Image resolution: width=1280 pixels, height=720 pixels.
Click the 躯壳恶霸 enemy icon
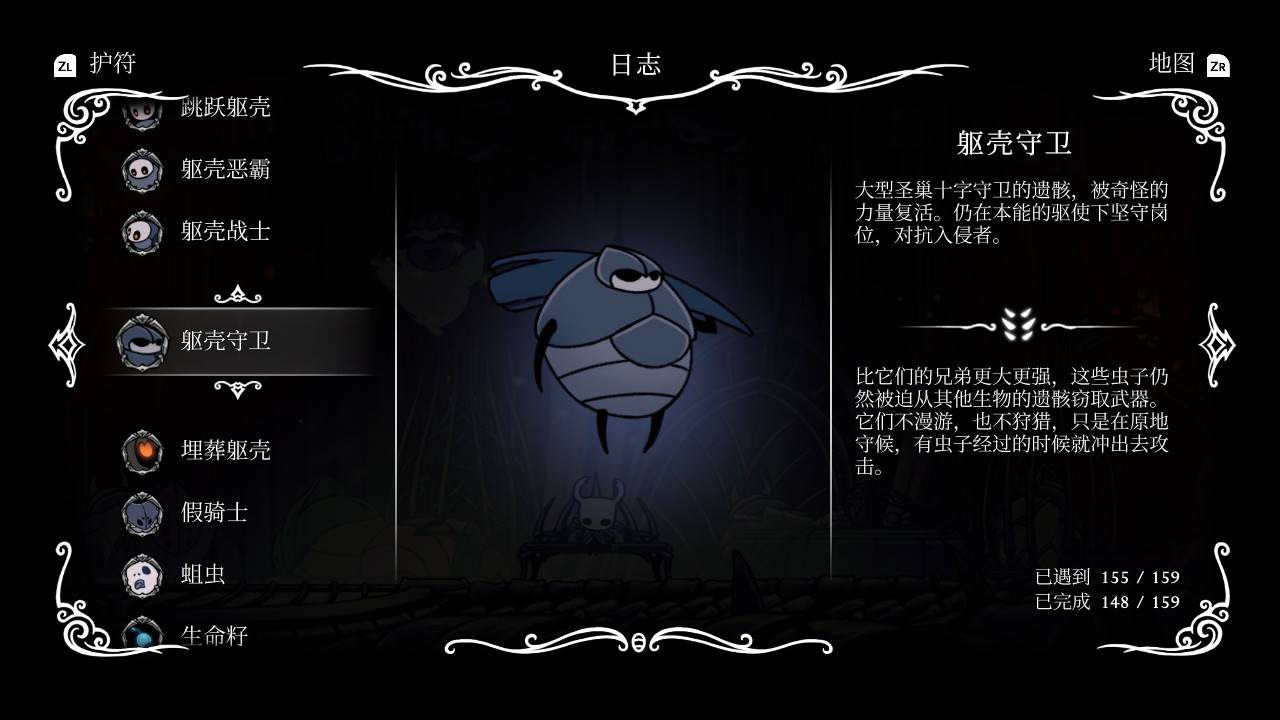pos(143,170)
